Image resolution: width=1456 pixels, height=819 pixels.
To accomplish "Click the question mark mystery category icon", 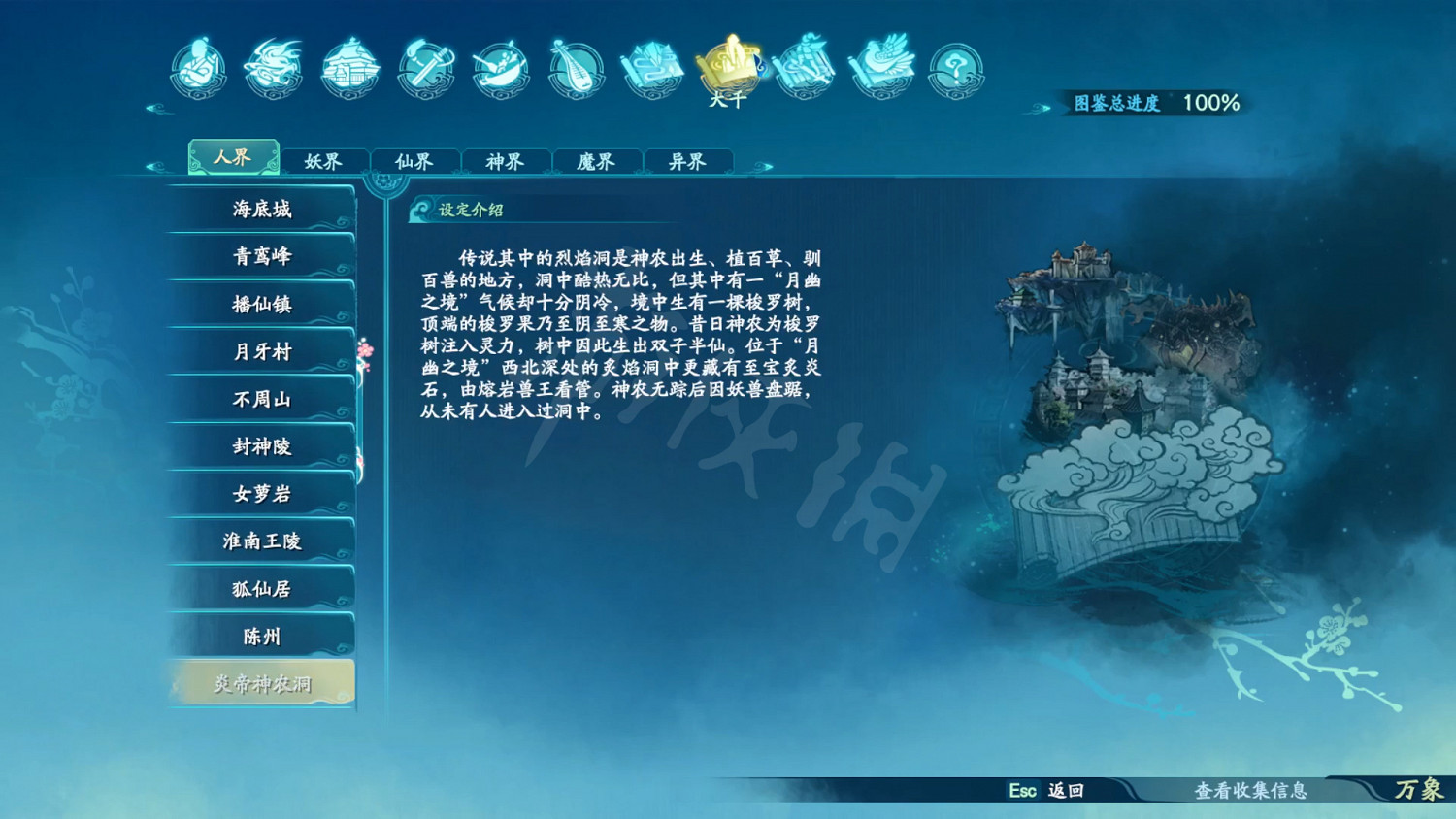I will pyautogui.click(x=958, y=68).
